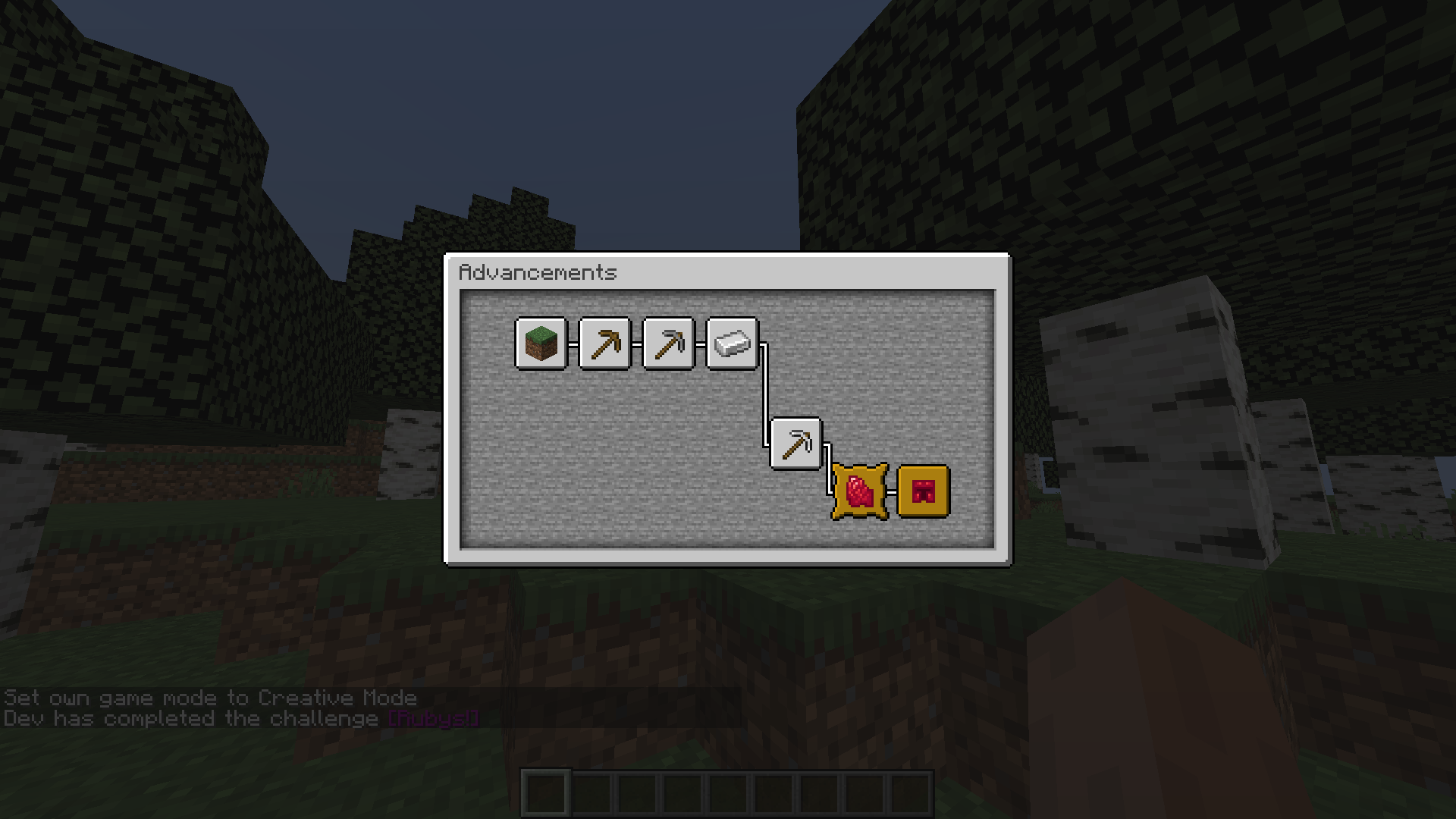This screenshot has width=1456, height=819.
Task: Click the Rubys! link in chat
Action: click(x=432, y=719)
